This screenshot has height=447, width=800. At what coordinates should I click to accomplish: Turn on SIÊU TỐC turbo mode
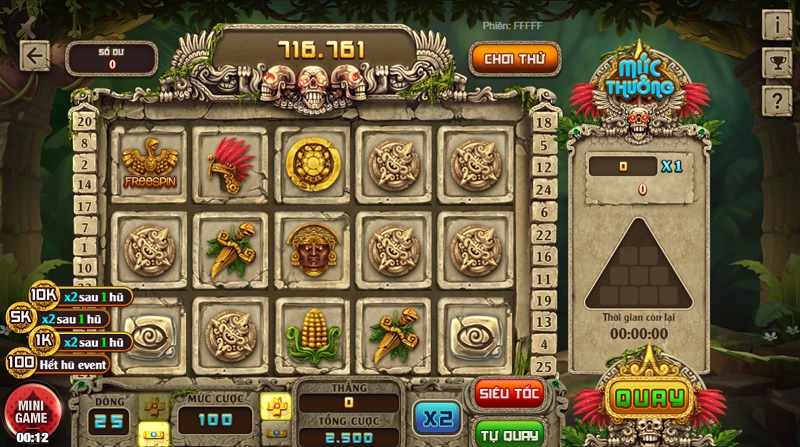point(509,394)
